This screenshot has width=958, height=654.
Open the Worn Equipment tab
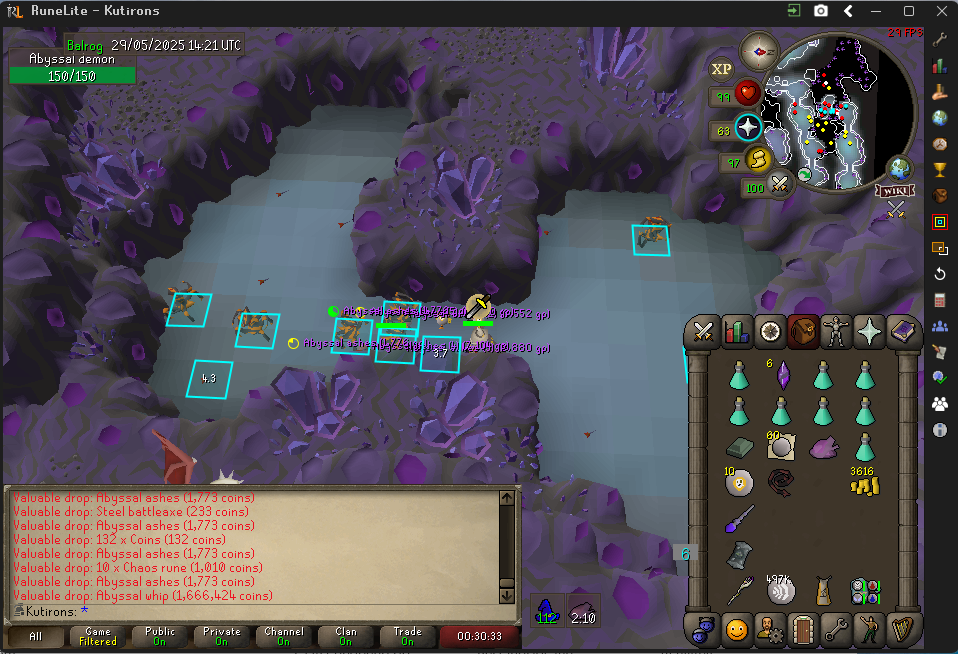[x=836, y=331]
